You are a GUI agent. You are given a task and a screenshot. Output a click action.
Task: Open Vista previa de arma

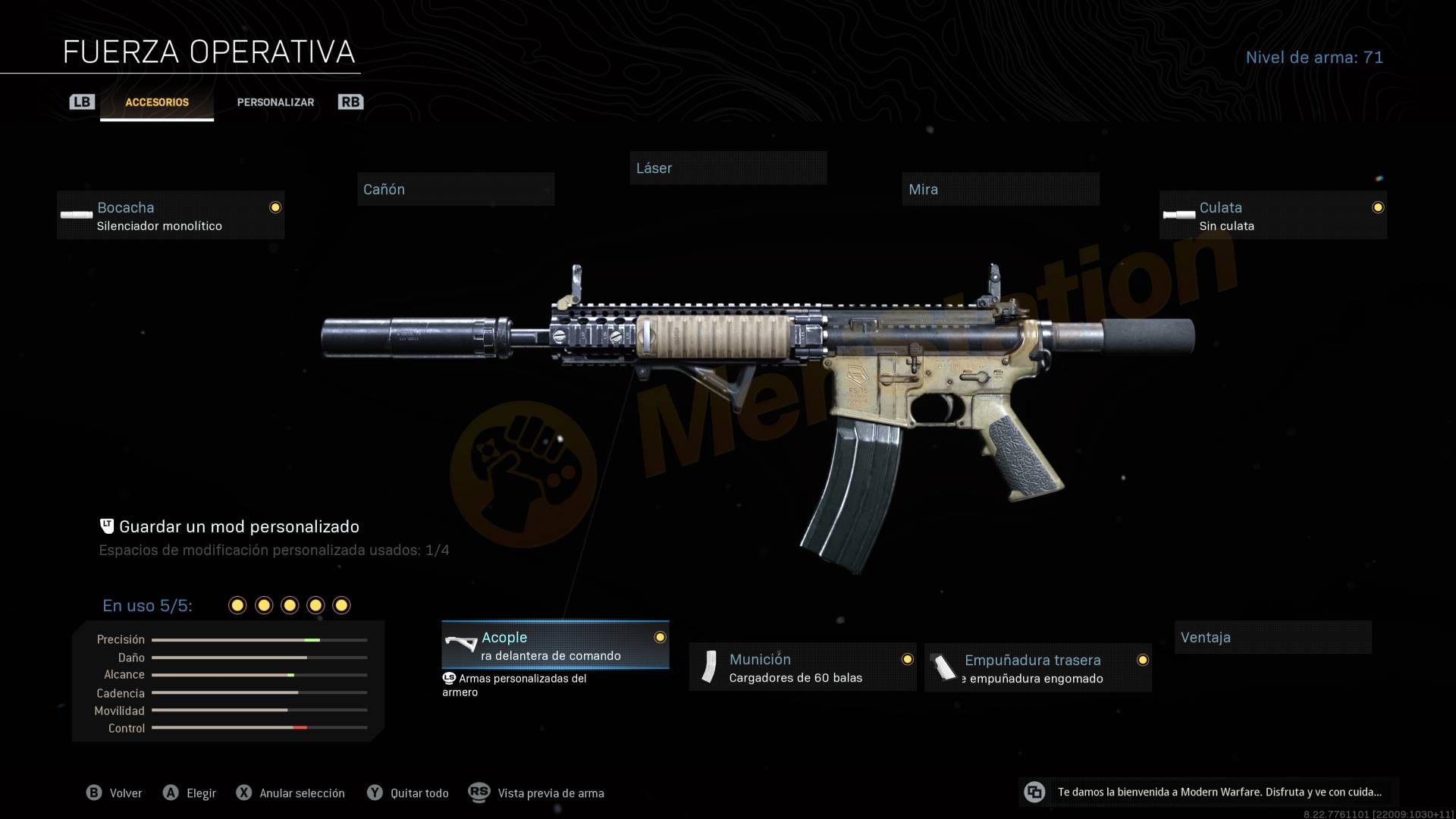click(537, 793)
